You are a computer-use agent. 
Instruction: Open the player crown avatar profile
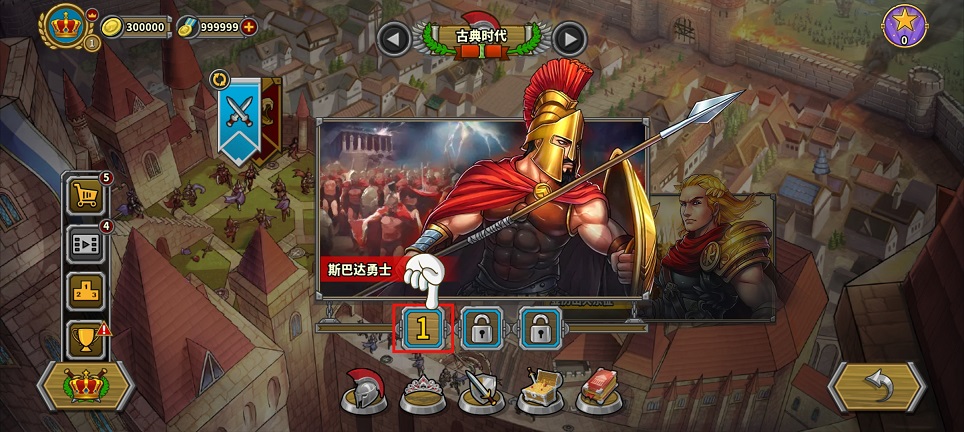[66, 26]
